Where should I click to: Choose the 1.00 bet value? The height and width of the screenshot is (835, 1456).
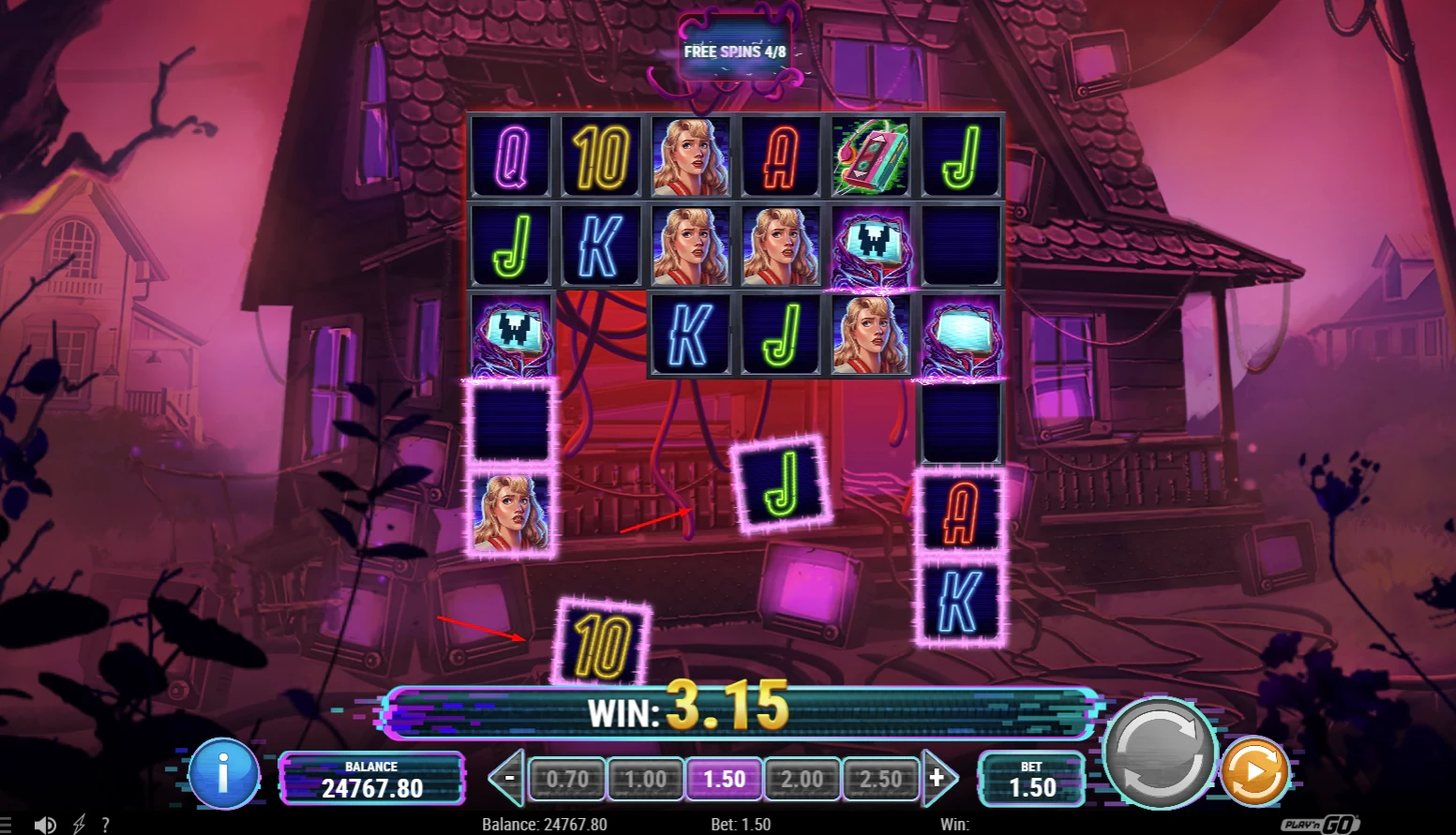[645, 779]
